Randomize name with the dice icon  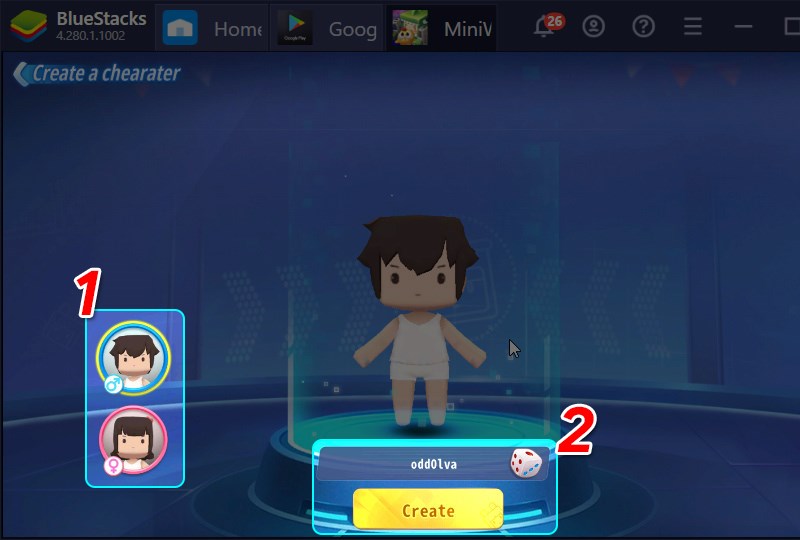coord(525,463)
